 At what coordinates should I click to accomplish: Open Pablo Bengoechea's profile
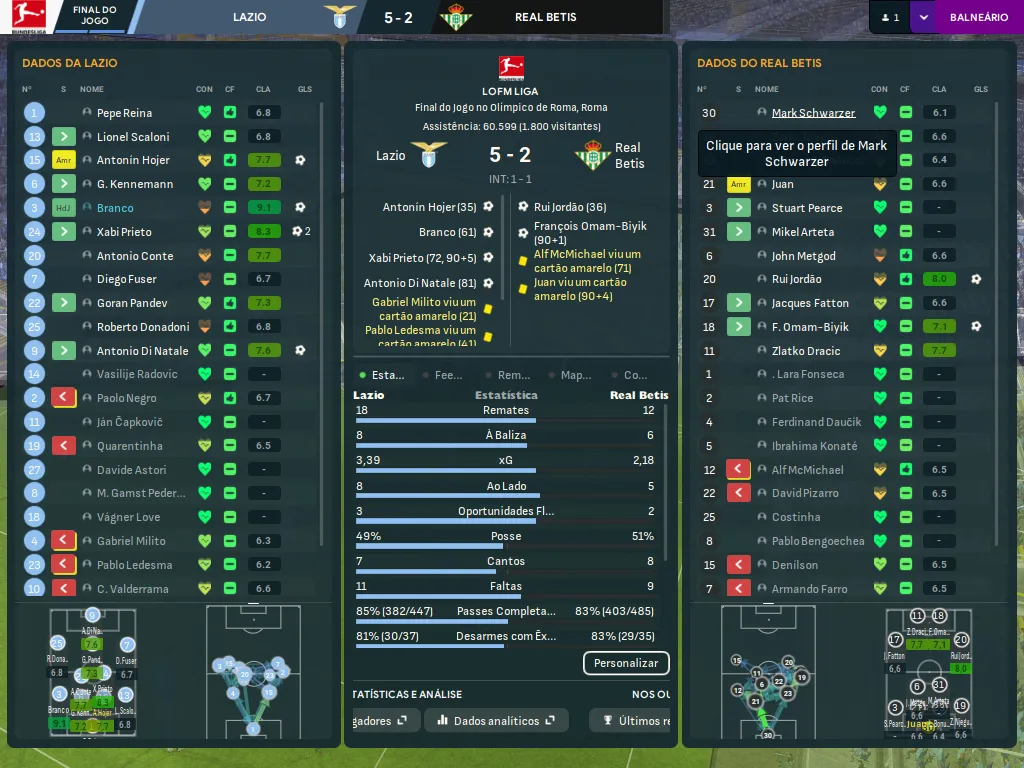point(817,541)
